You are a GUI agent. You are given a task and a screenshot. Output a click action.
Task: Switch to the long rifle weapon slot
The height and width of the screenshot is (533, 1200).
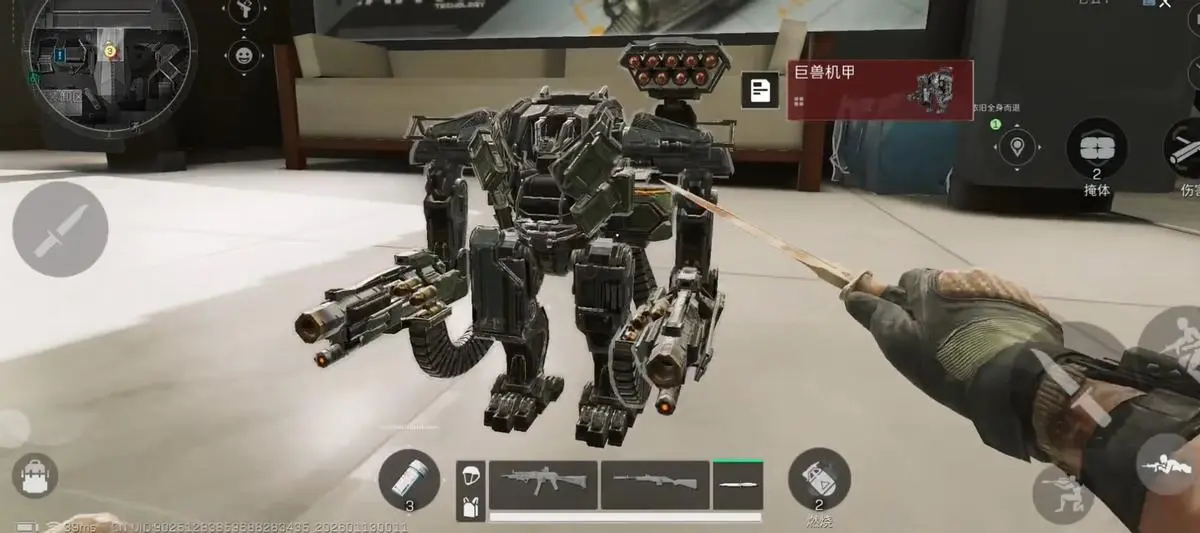click(655, 484)
